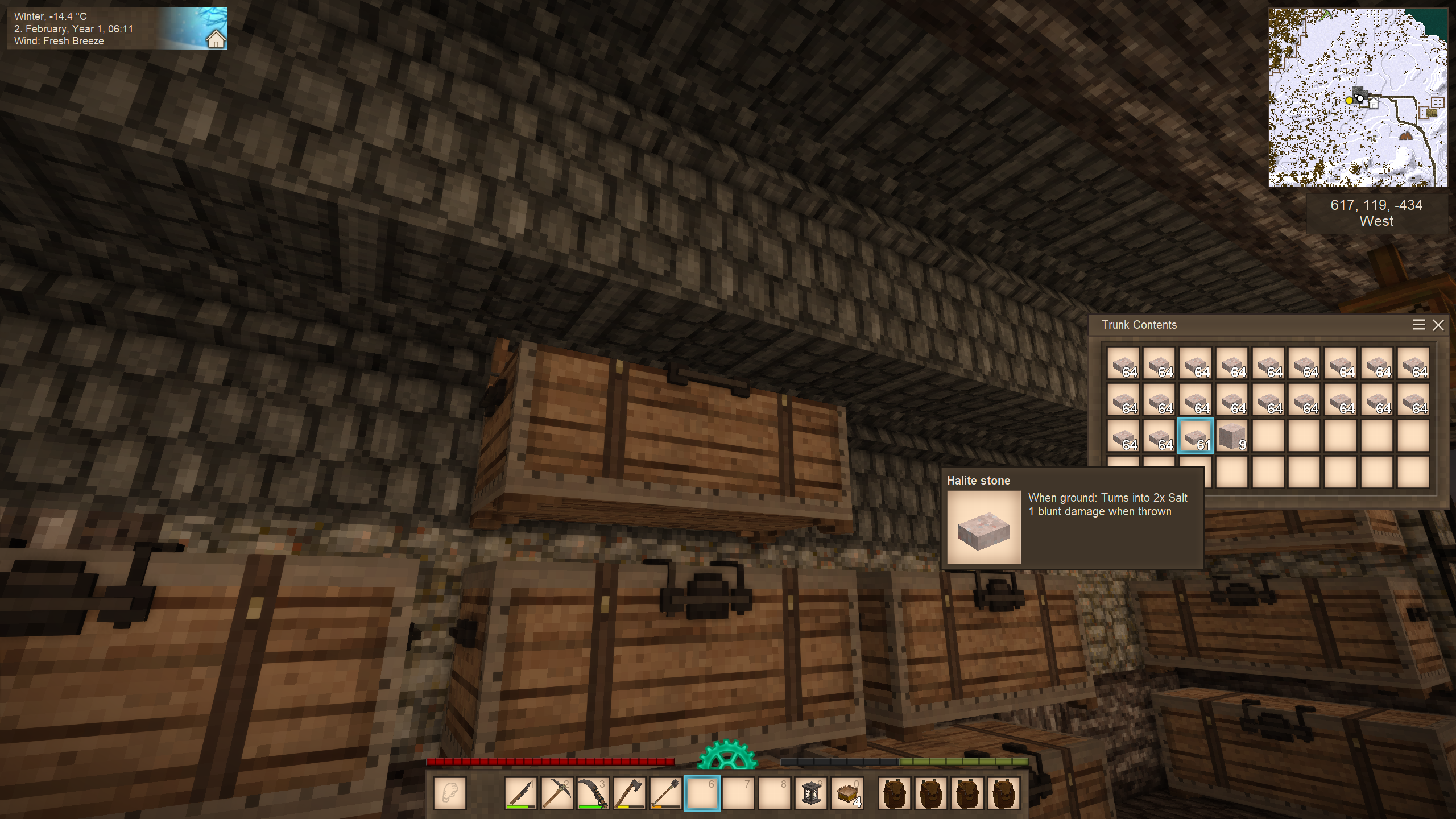
Task: Click the home icon on the weather panel
Action: coord(216,40)
